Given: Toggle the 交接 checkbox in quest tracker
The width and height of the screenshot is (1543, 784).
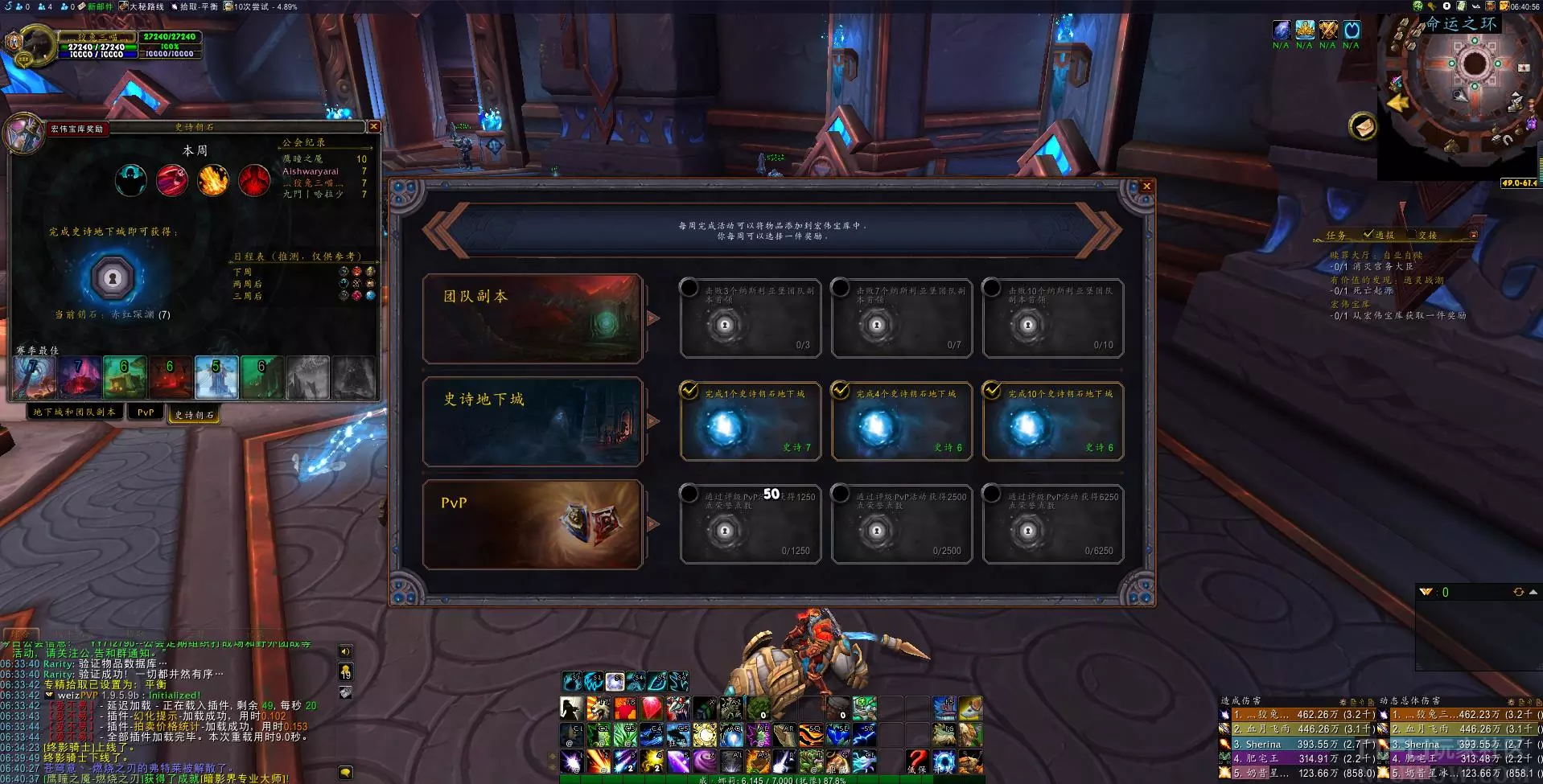Looking at the screenshot, I should click(1427, 236).
